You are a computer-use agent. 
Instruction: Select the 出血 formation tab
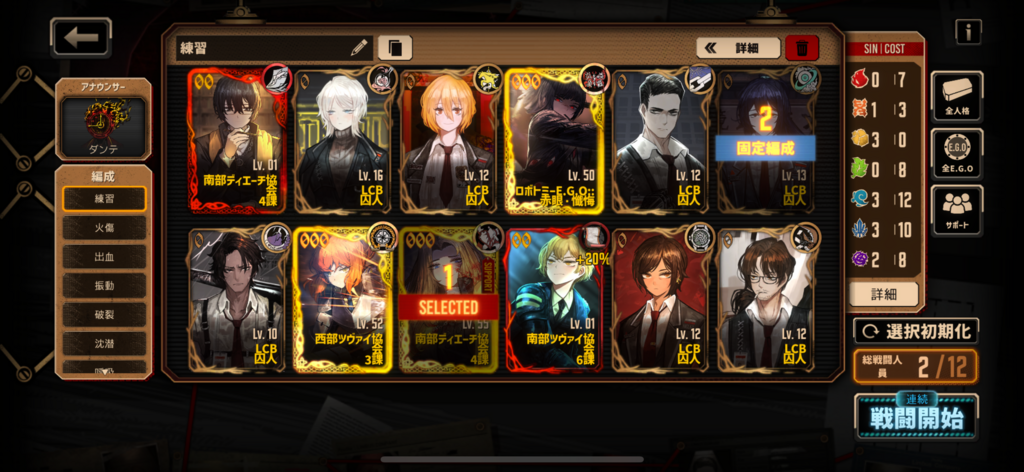tap(104, 257)
